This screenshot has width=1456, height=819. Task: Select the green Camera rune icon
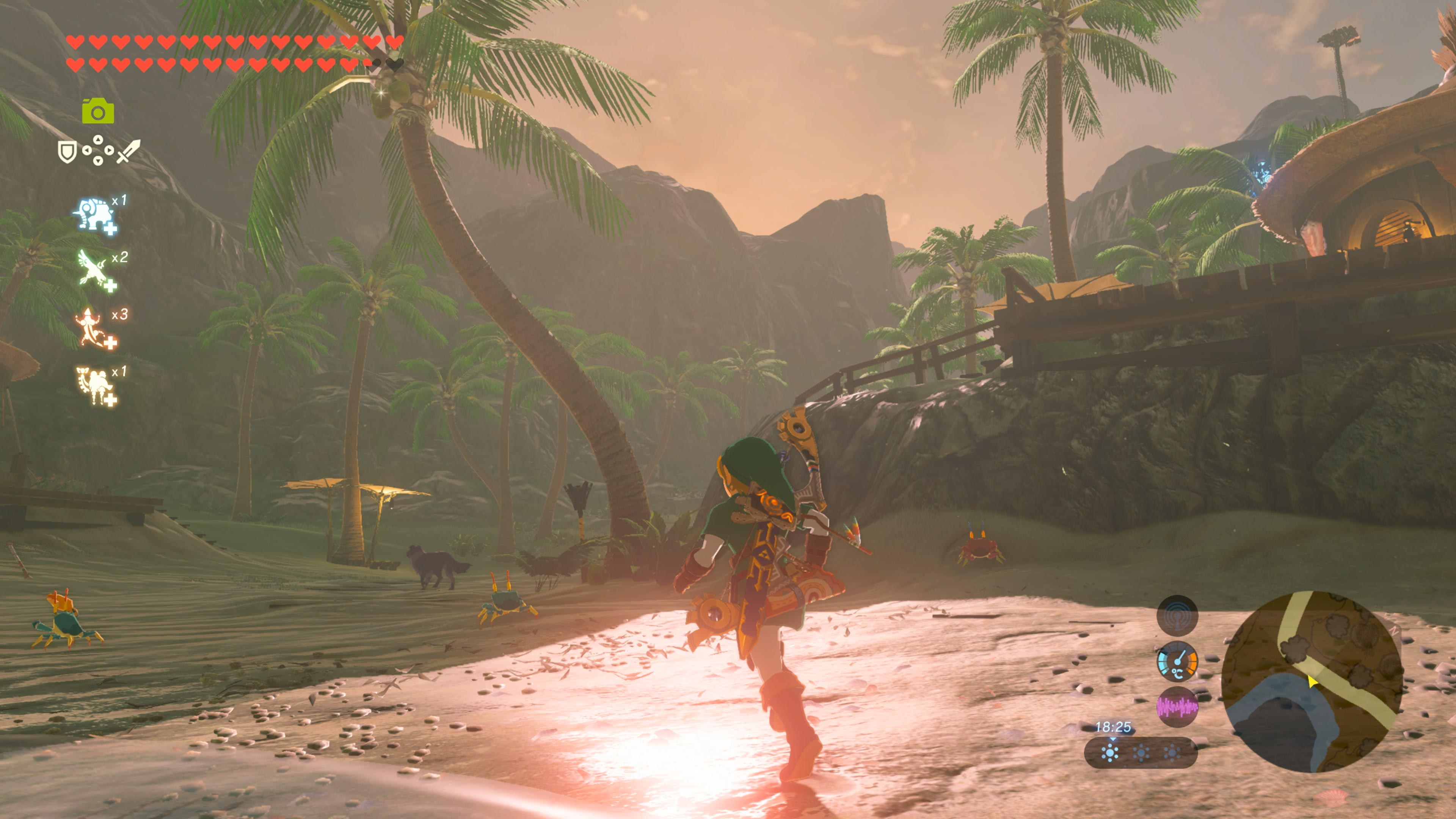point(98,111)
